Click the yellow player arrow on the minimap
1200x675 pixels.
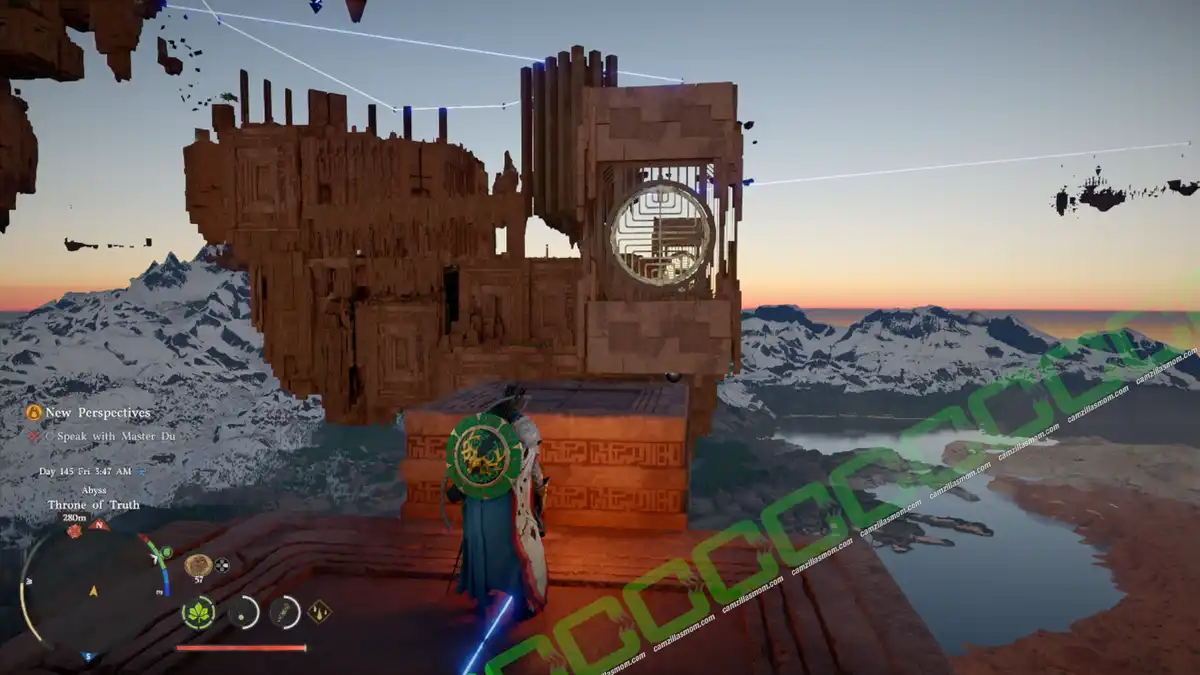pyautogui.click(x=93, y=591)
